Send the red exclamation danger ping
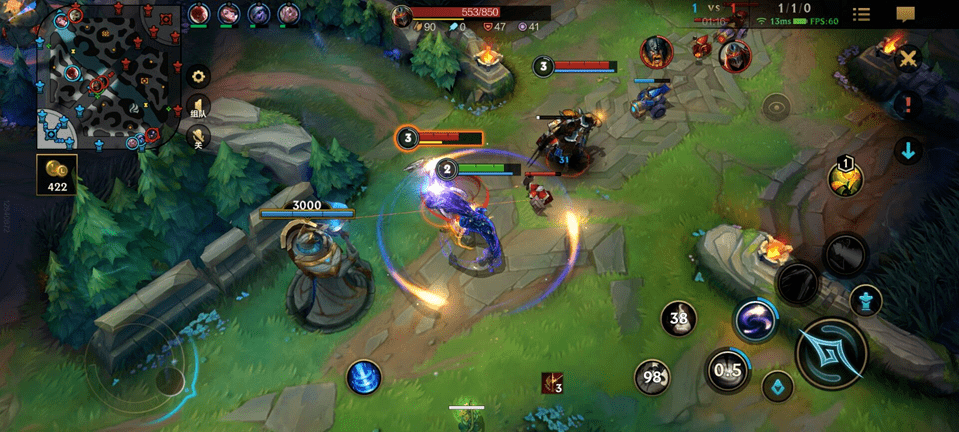Screen dimensions: 959x432 coord(908,103)
